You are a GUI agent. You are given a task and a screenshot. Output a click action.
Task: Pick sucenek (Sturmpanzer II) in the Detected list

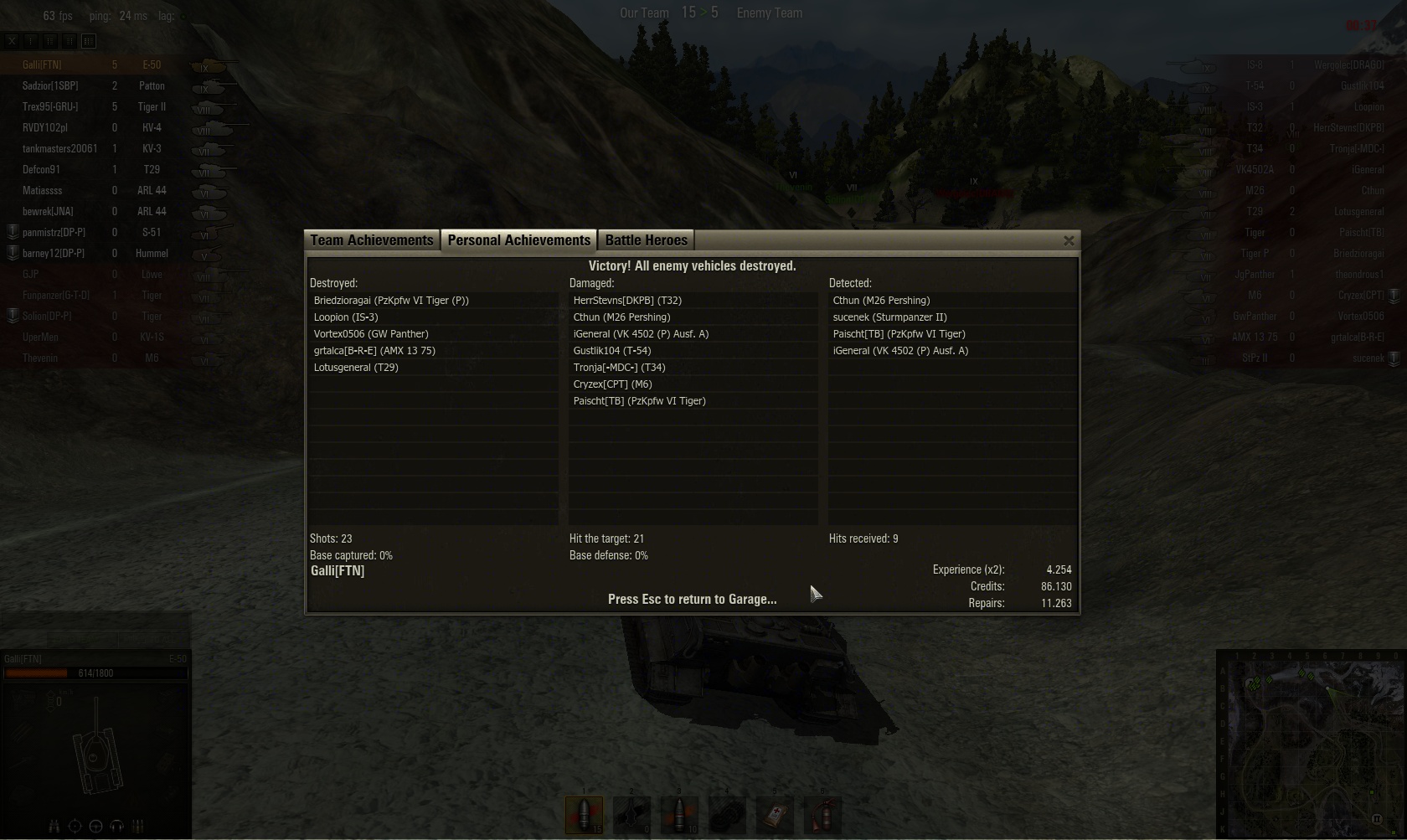[889, 317]
